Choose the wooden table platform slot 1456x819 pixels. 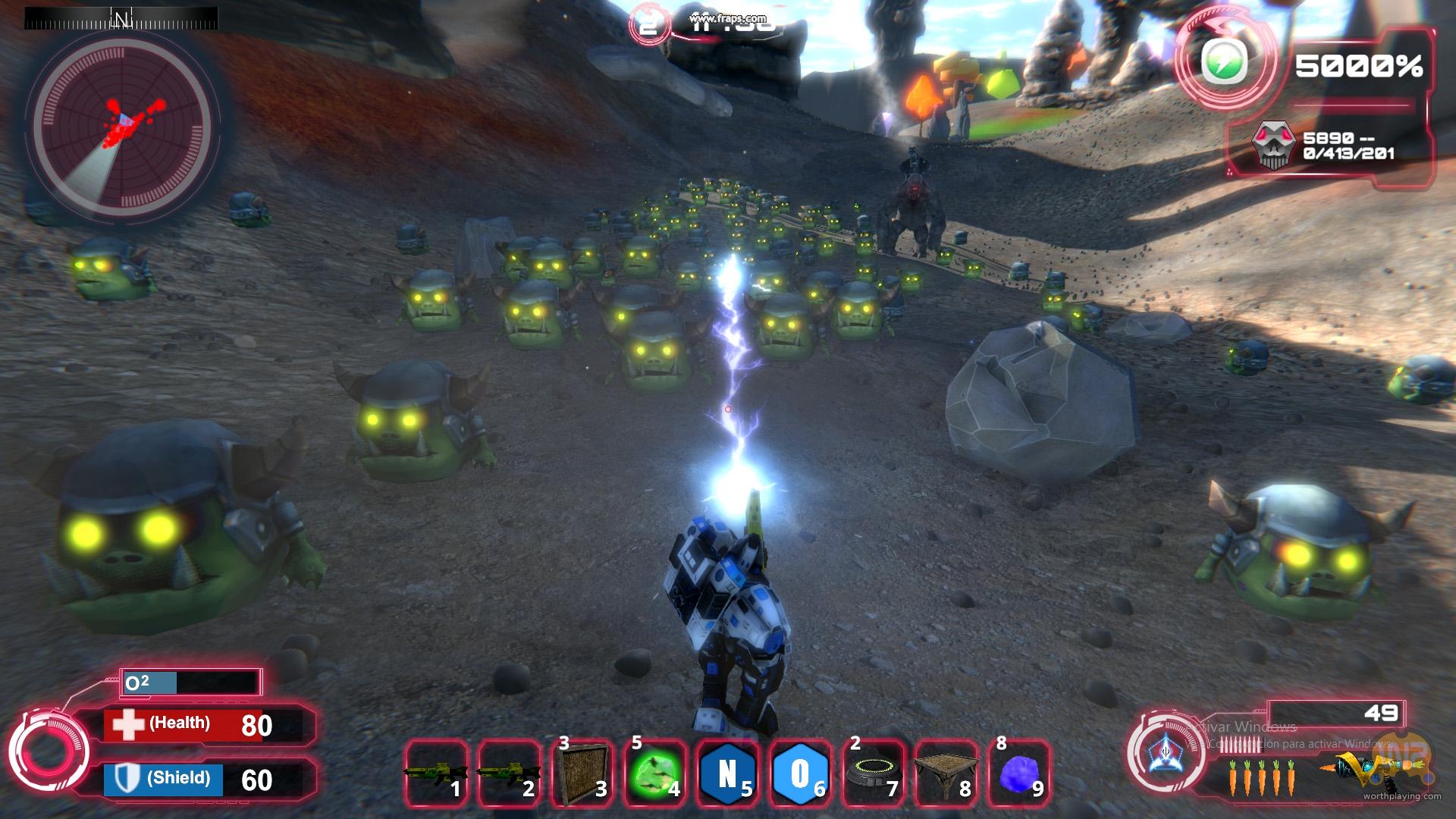(x=946, y=773)
